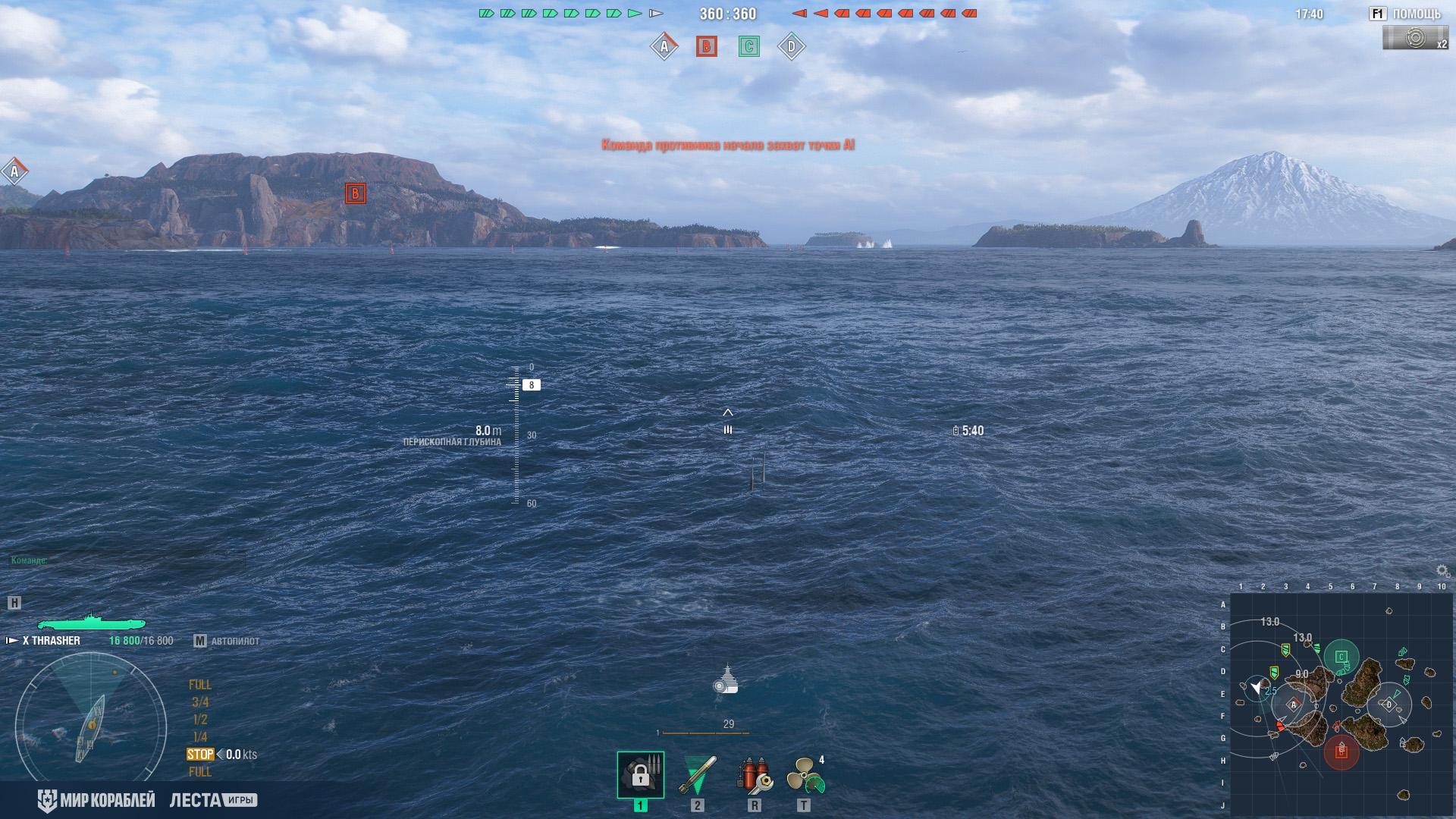The image size is (1456, 819).
Task: Click the red B base marker on minimap
Action: 1341,752
